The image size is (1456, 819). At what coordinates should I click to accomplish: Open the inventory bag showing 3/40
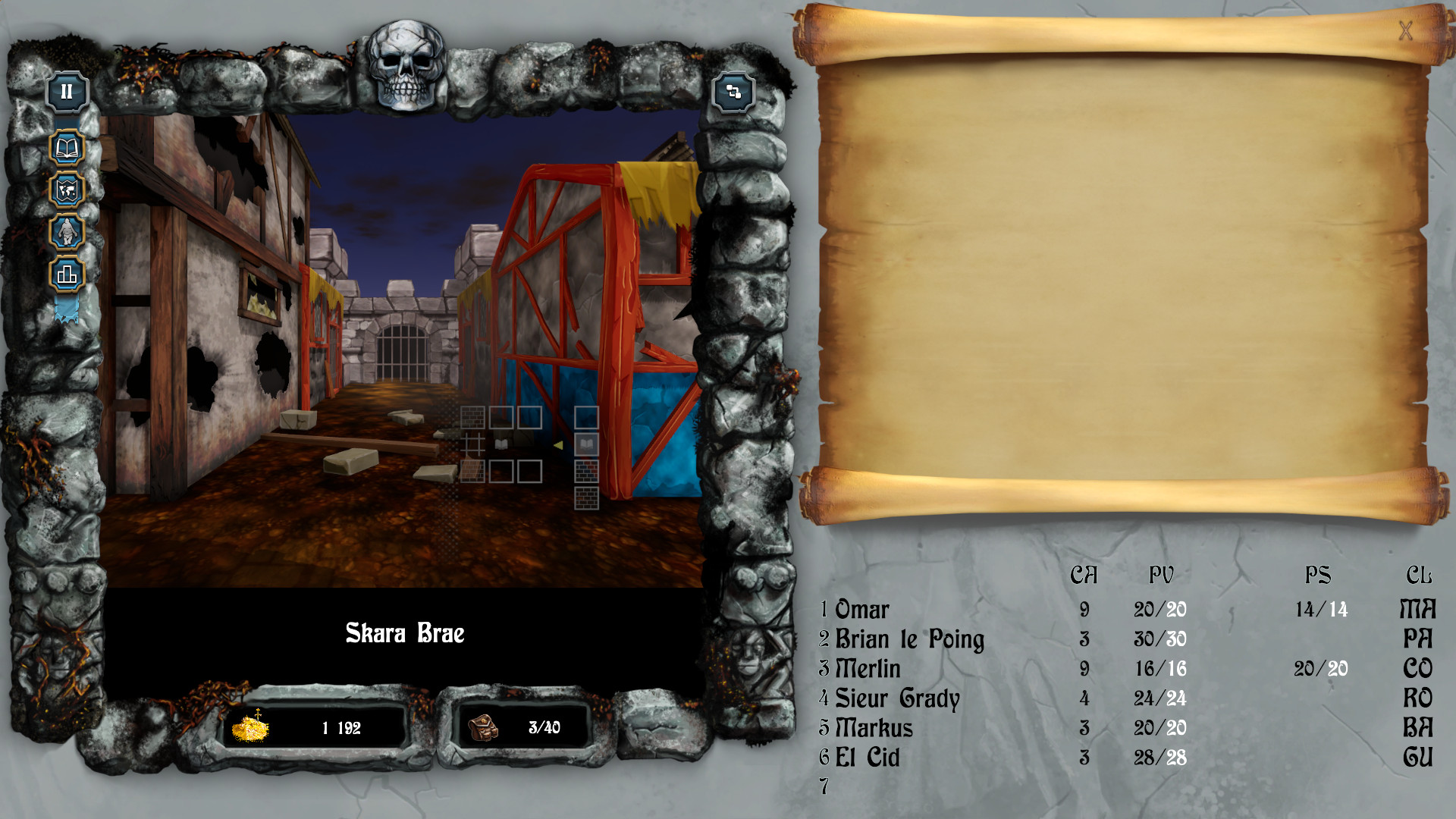click(483, 728)
